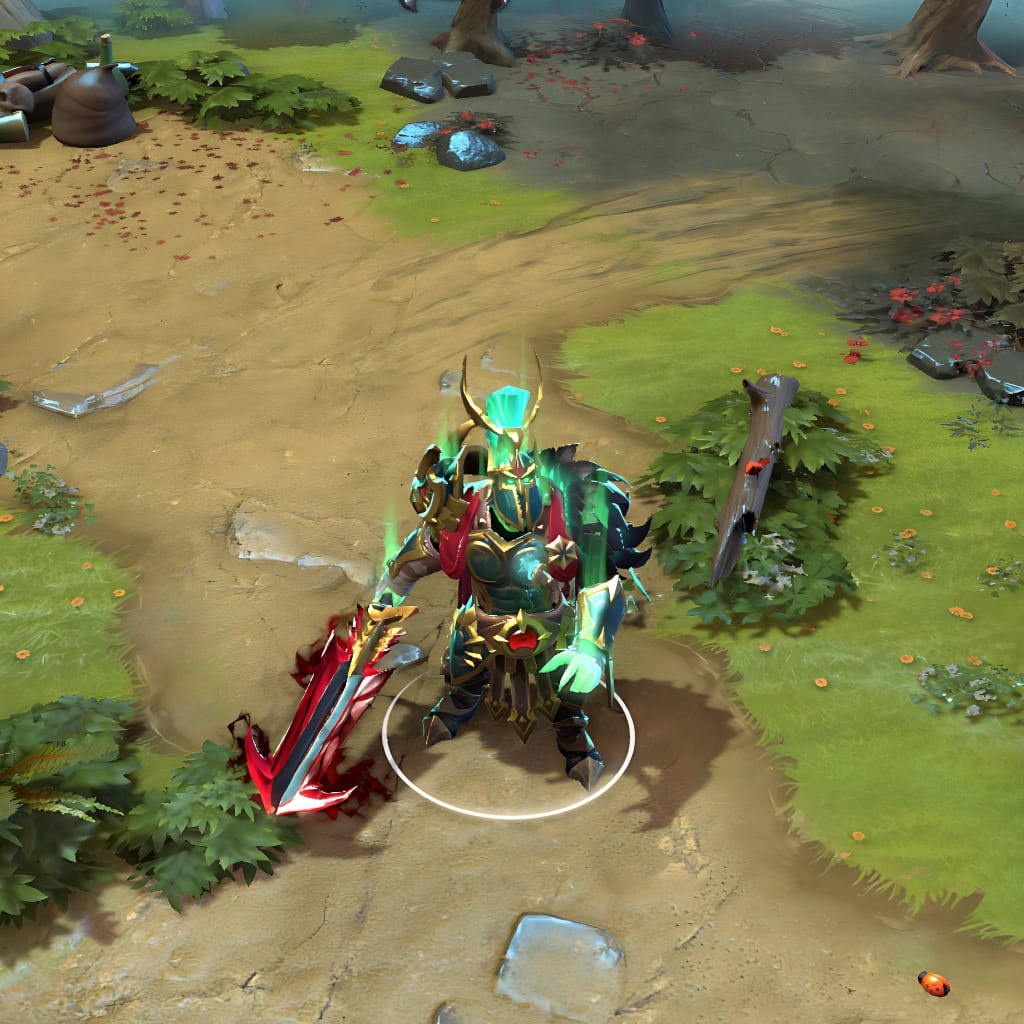
Task: Select the armored hero inside the white ring
Action: [x=512, y=580]
